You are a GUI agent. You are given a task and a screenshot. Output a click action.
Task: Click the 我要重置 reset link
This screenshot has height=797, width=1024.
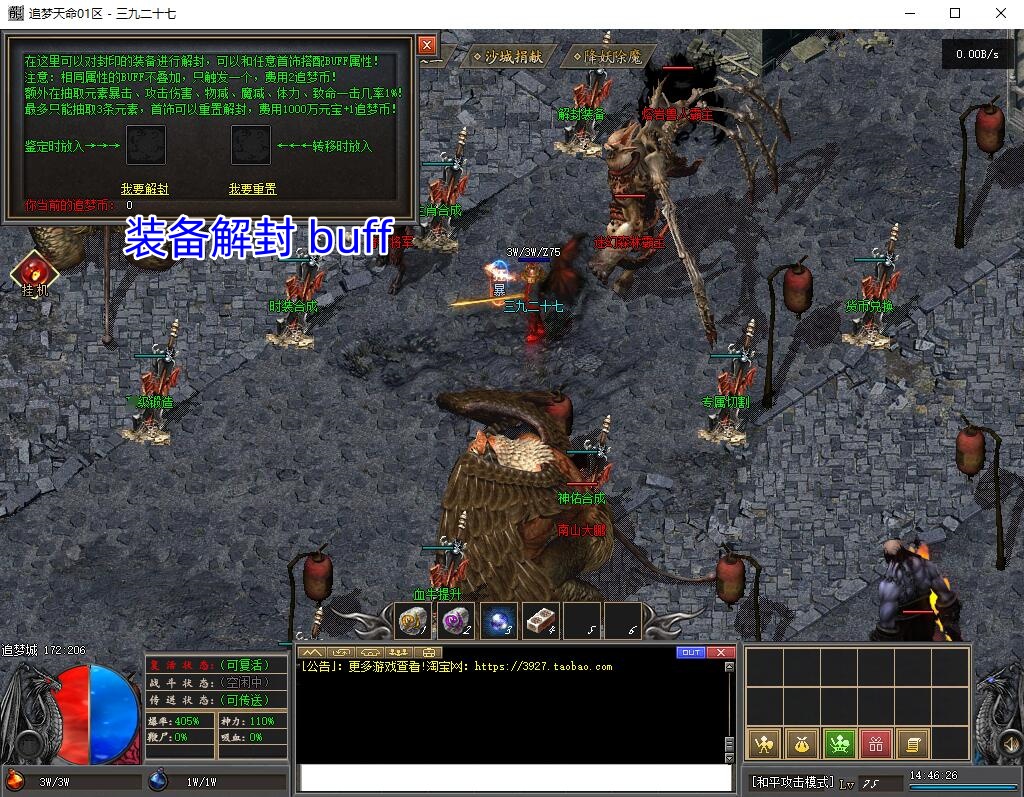[252, 189]
